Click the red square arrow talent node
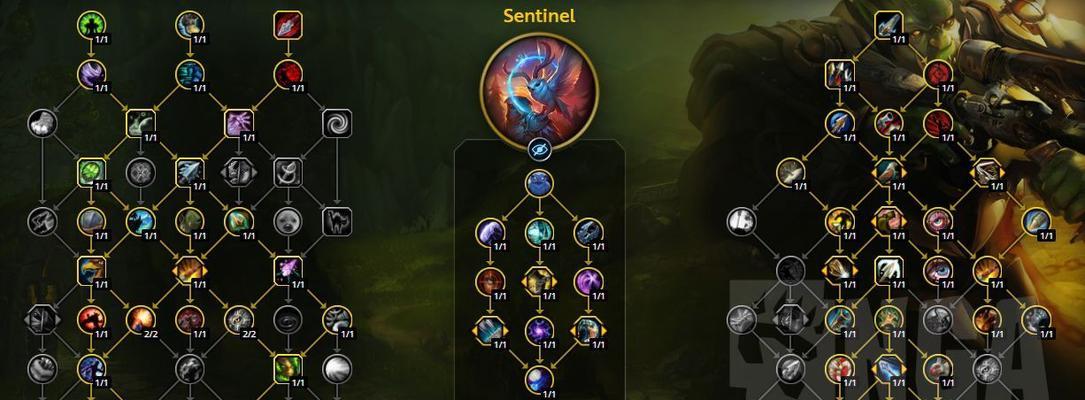This screenshot has height=400, width=1085. click(288, 24)
